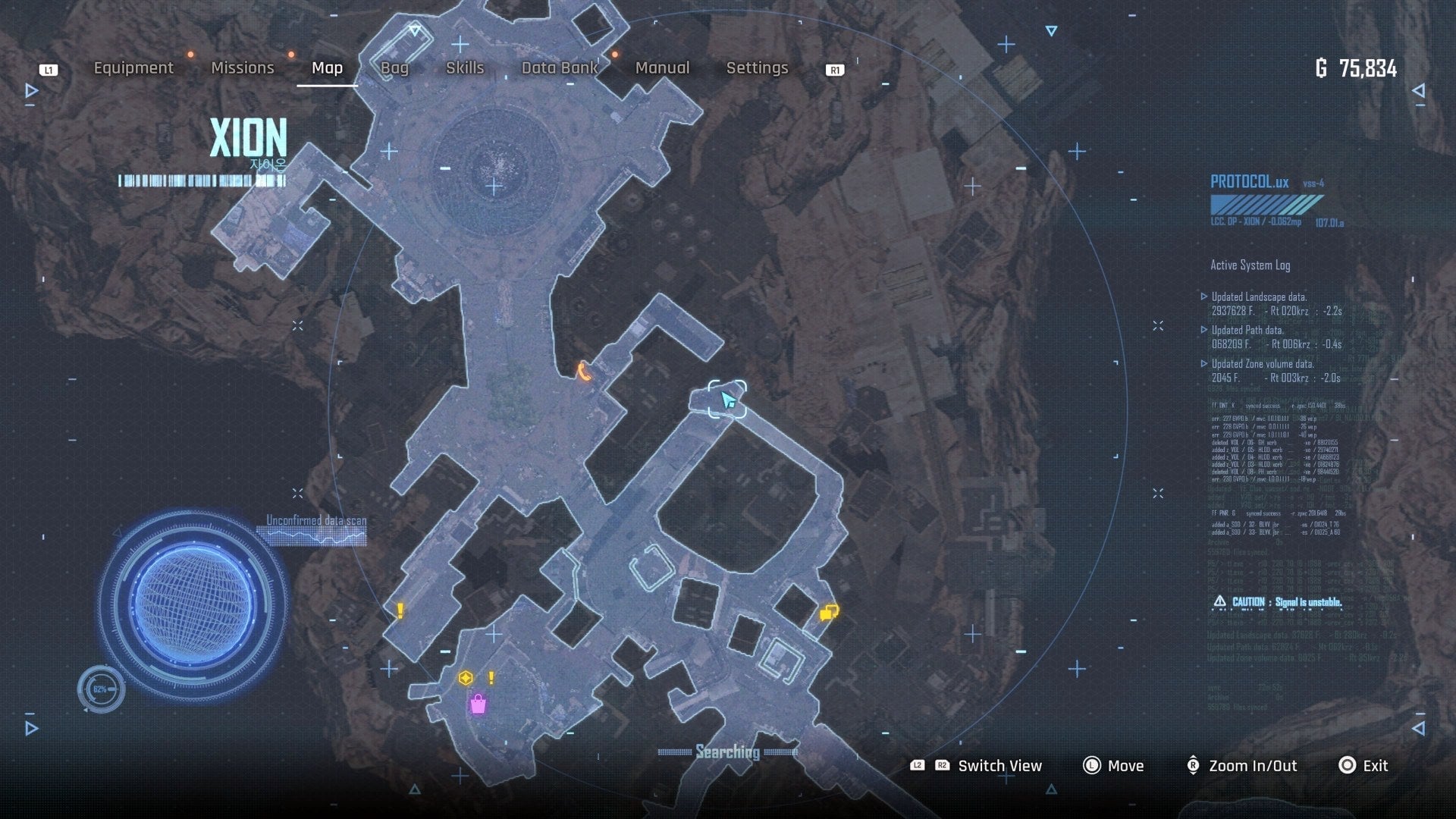This screenshot has width=1456, height=819.
Task: Click the R1 shoulder button prompt
Action: point(834,69)
